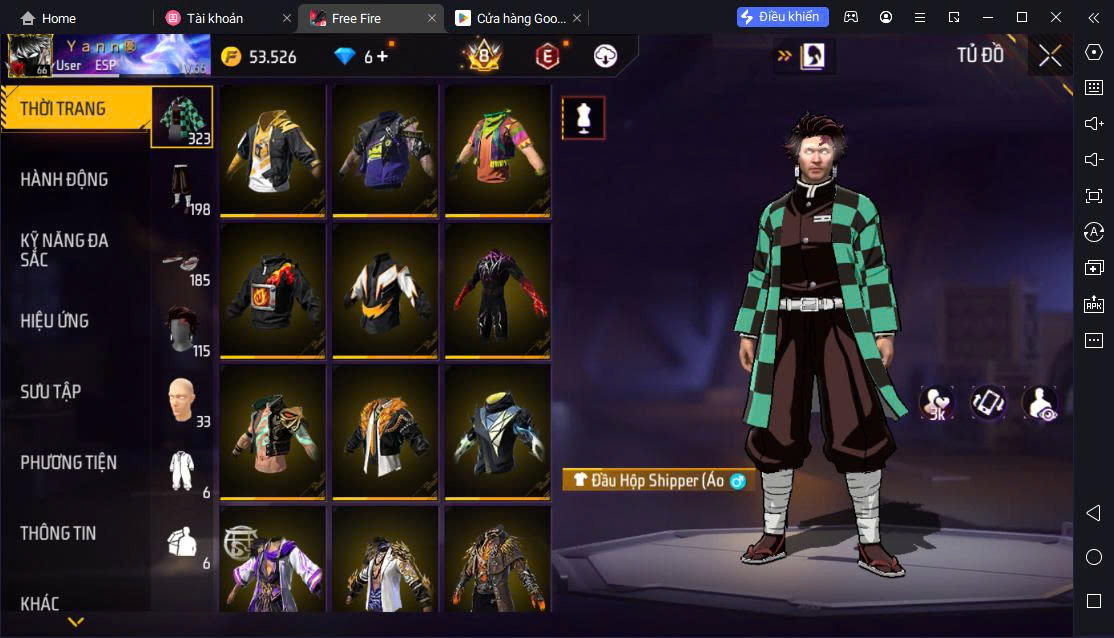Toggle the character visibility eye icon
Screen dimensions: 1114x638
click(1040, 403)
